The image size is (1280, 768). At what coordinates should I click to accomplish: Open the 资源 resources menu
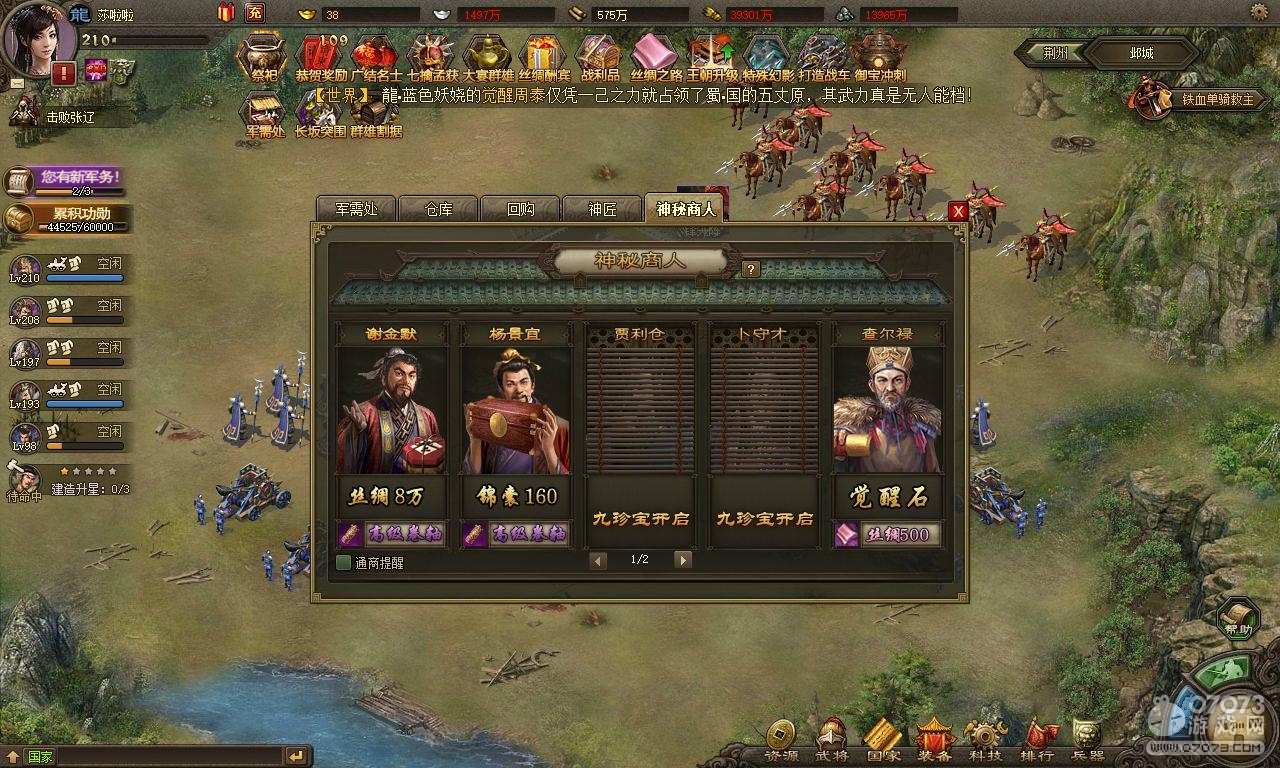point(781,741)
